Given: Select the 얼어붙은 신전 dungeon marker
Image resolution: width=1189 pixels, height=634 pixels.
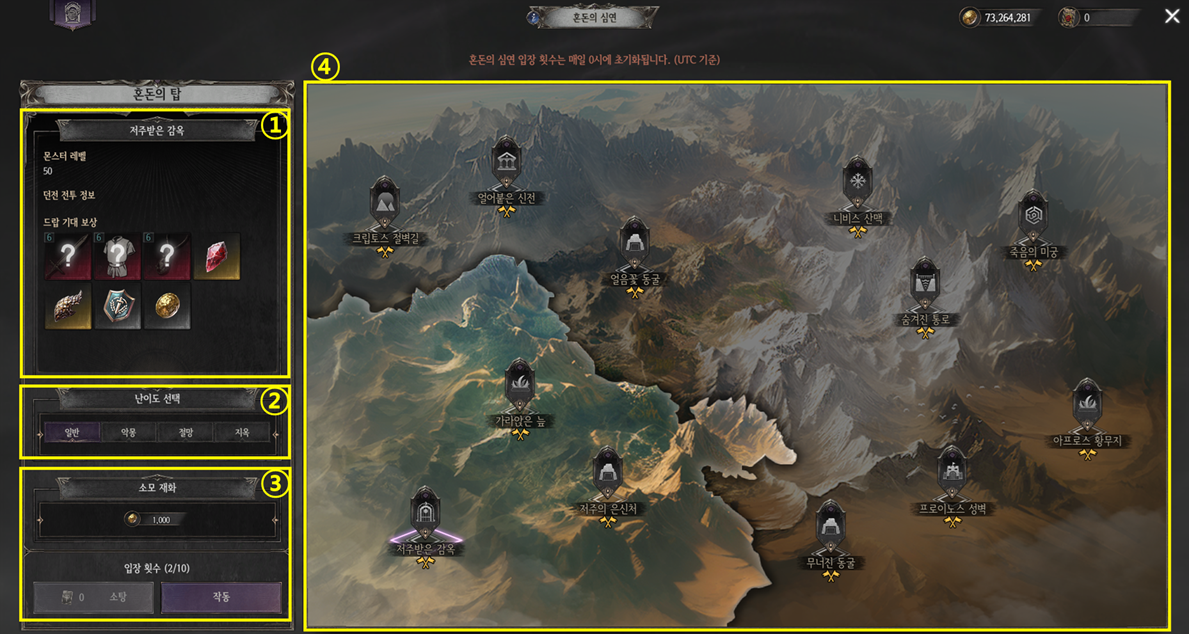Looking at the screenshot, I should pyautogui.click(x=506, y=163).
